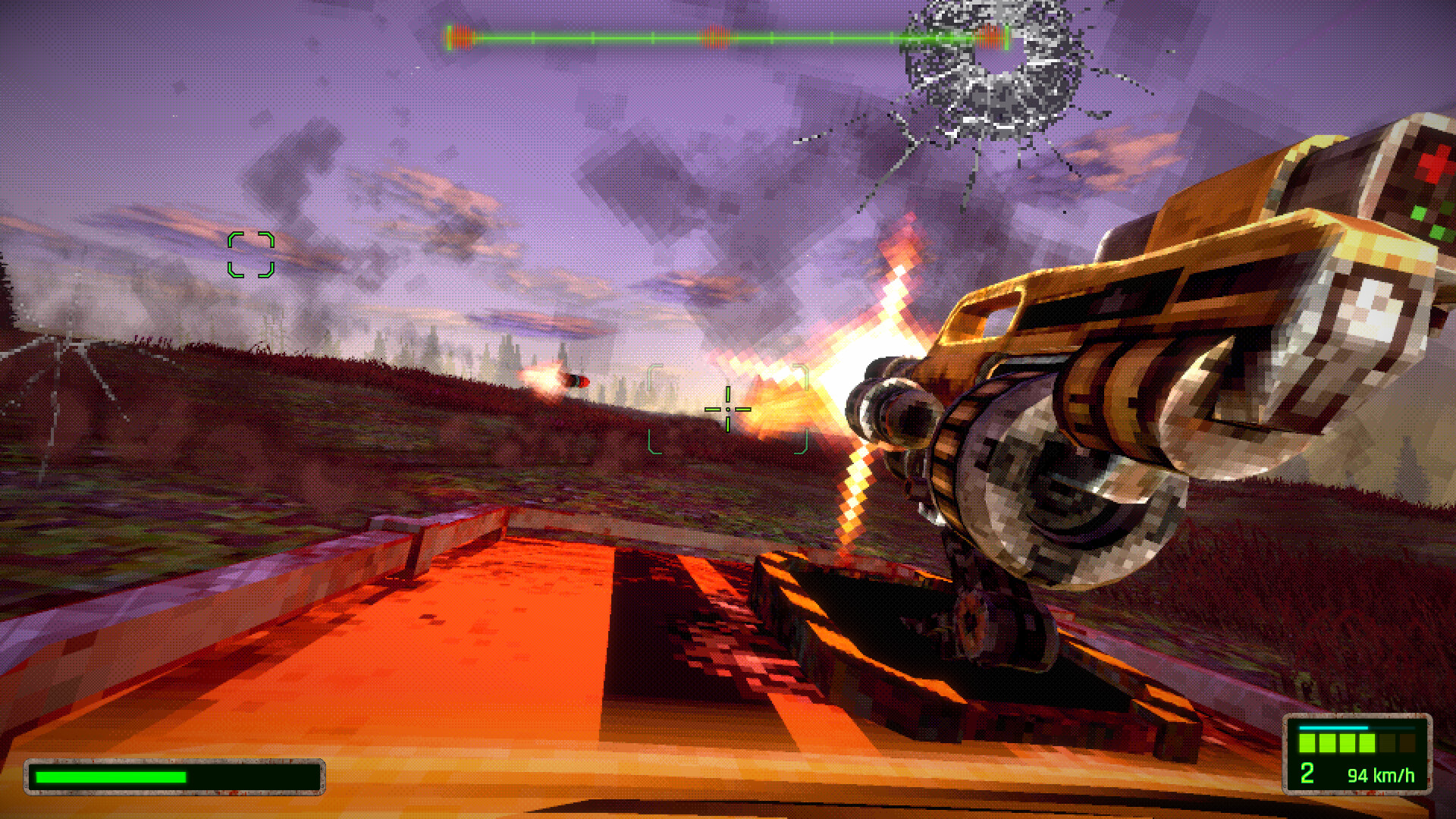Click the central targeting crosshair reticle
Screen dimensions: 1456x819
(726, 409)
